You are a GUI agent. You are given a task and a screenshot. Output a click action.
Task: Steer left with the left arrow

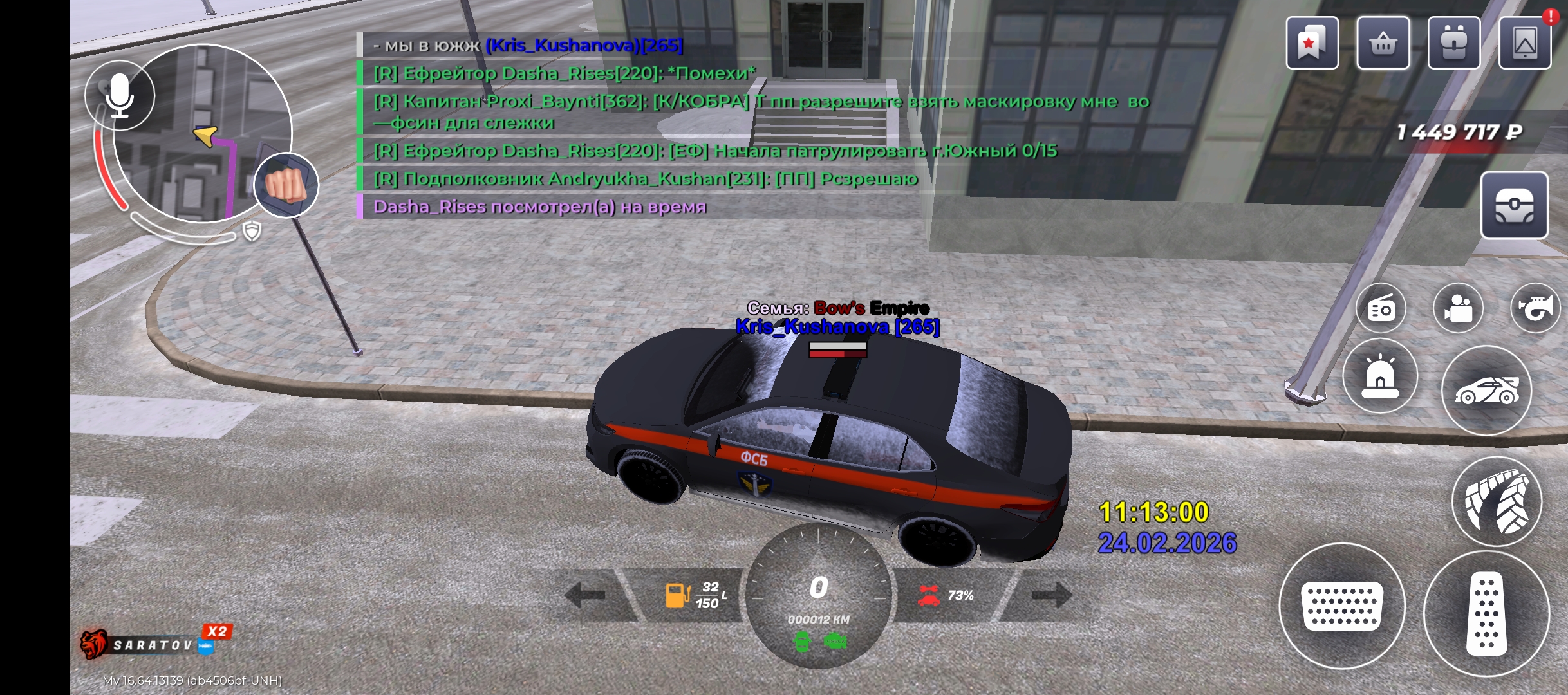(587, 595)
